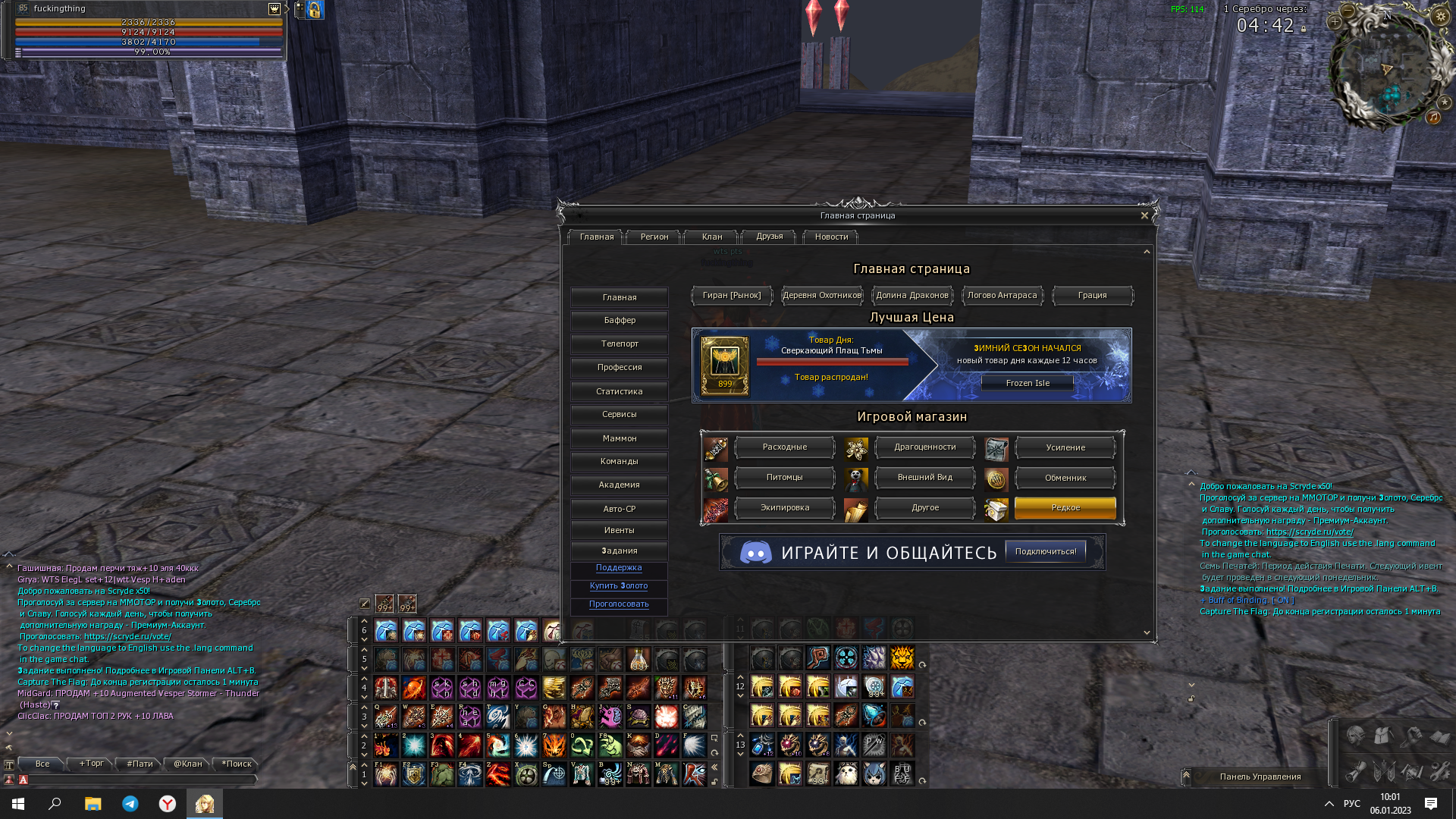Image resolution: width=1456 pixels, height=819 pixels.
Task: Switch chat to the +Торг tab
Action: pos(92,764)
